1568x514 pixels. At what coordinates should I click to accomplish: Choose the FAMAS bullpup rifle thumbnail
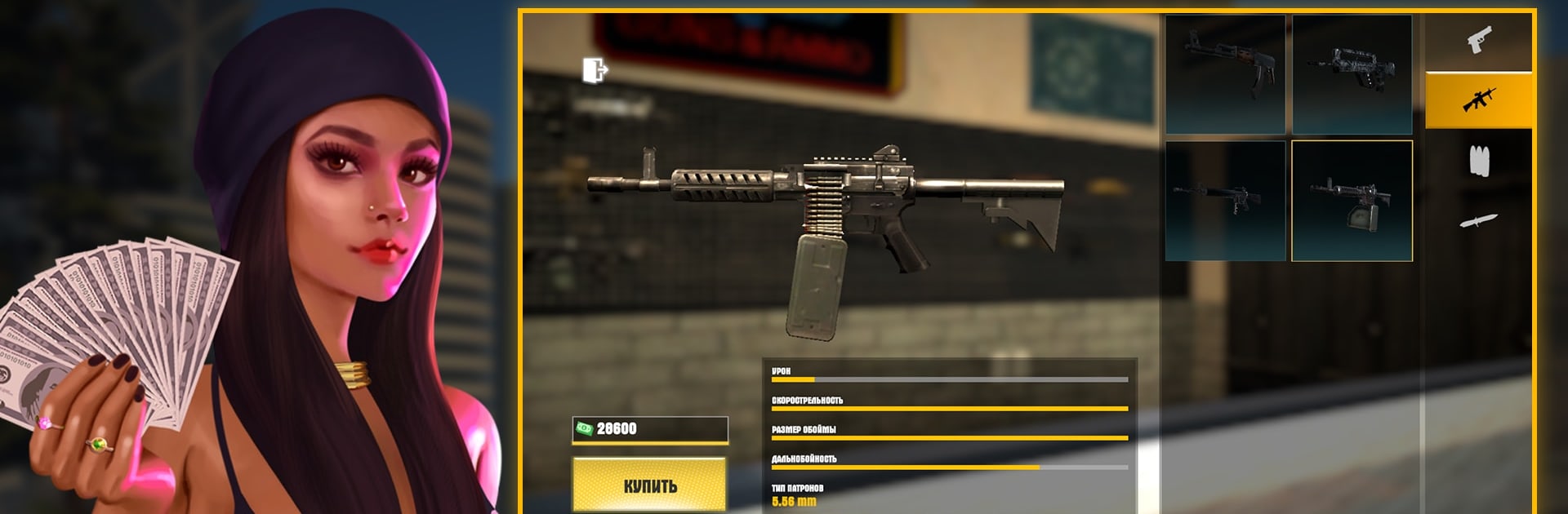[1352, 74]
